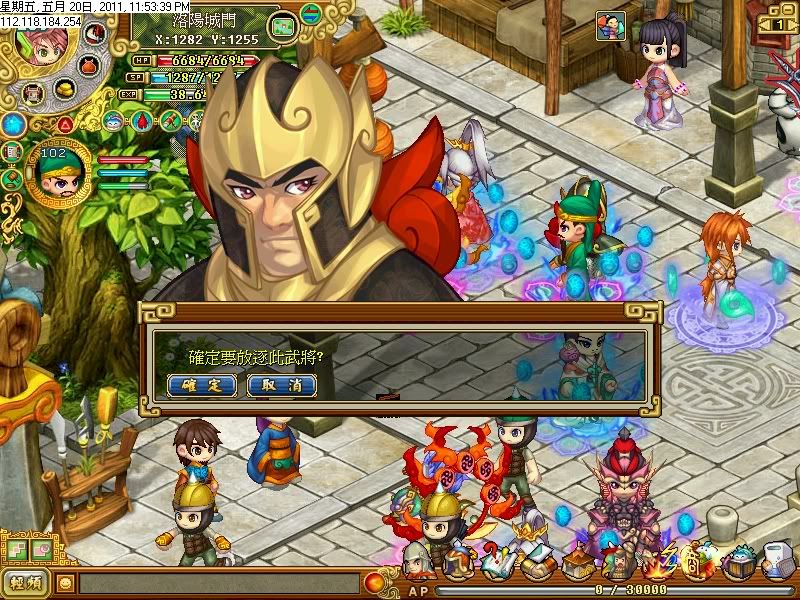Click the red orb beside chat bar
This screenshot has width=800, height=600.
click(374, 582)
